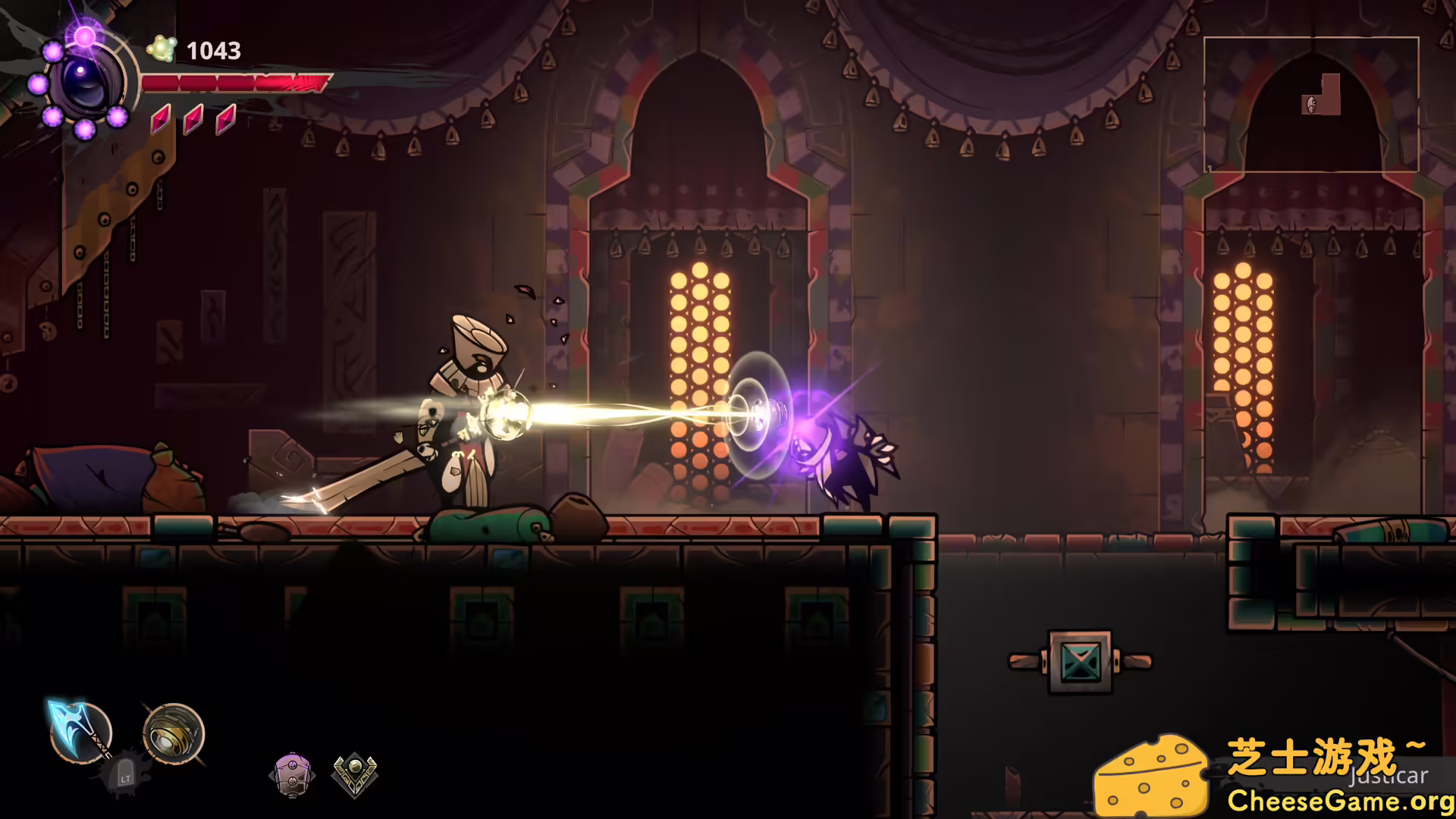The image size is (1456, 819).
Task: Activate the golden chakram disc ability
Action: coord(173,733)
